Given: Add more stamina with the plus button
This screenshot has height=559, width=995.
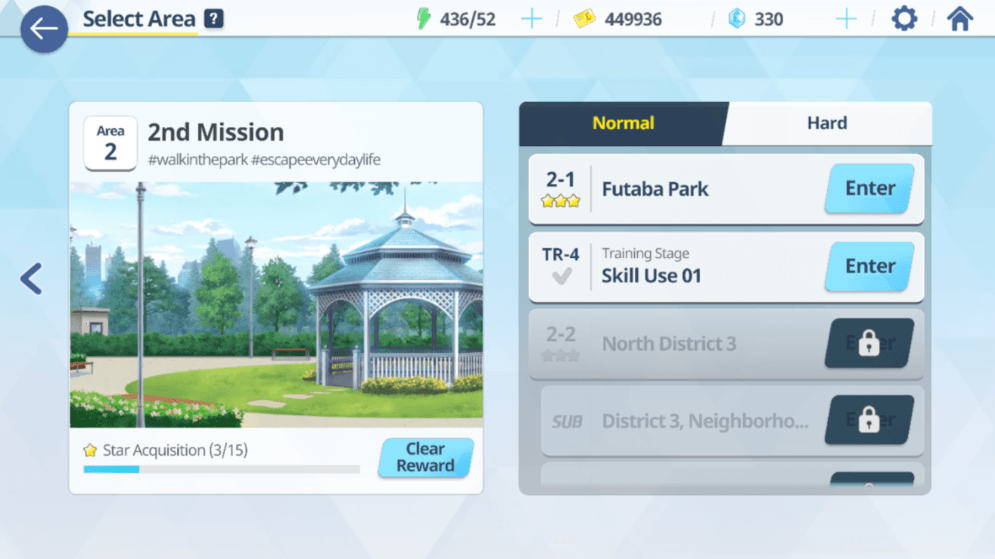Looking at the screenshot, I should pyautogui.click(x=531, y=19).
